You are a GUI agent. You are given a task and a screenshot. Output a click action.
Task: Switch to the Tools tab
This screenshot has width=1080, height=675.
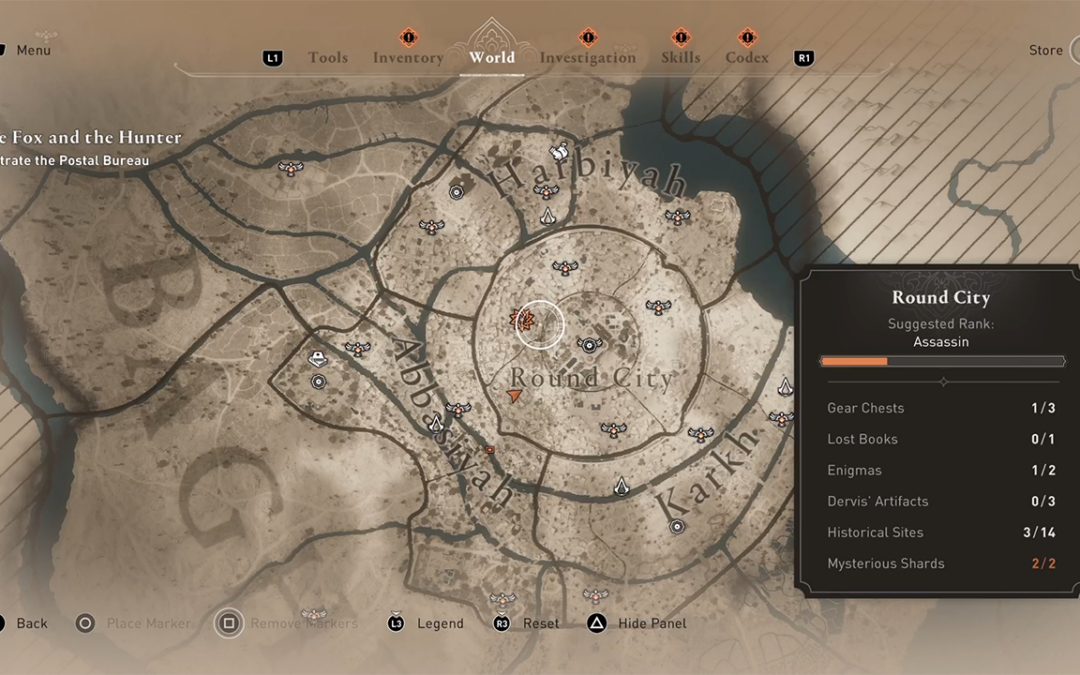click(x=328, y=58)
